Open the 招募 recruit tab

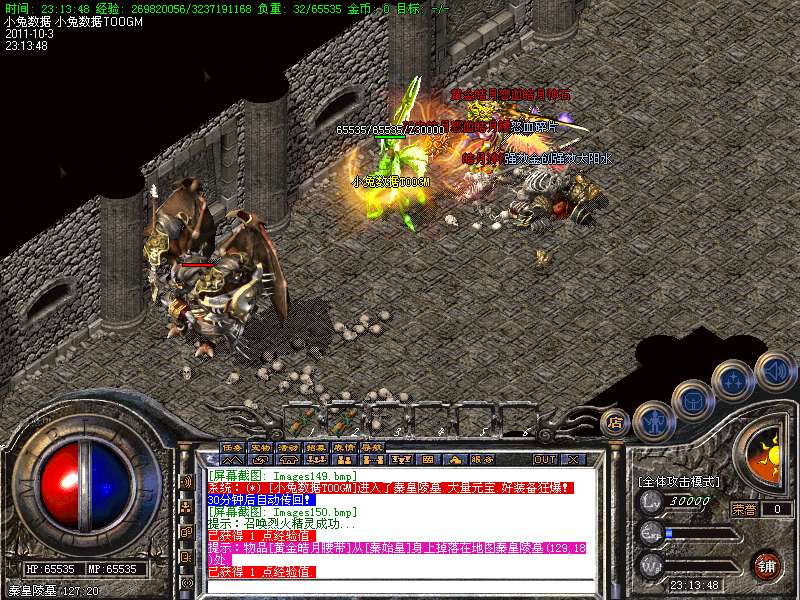click(316, 447)
